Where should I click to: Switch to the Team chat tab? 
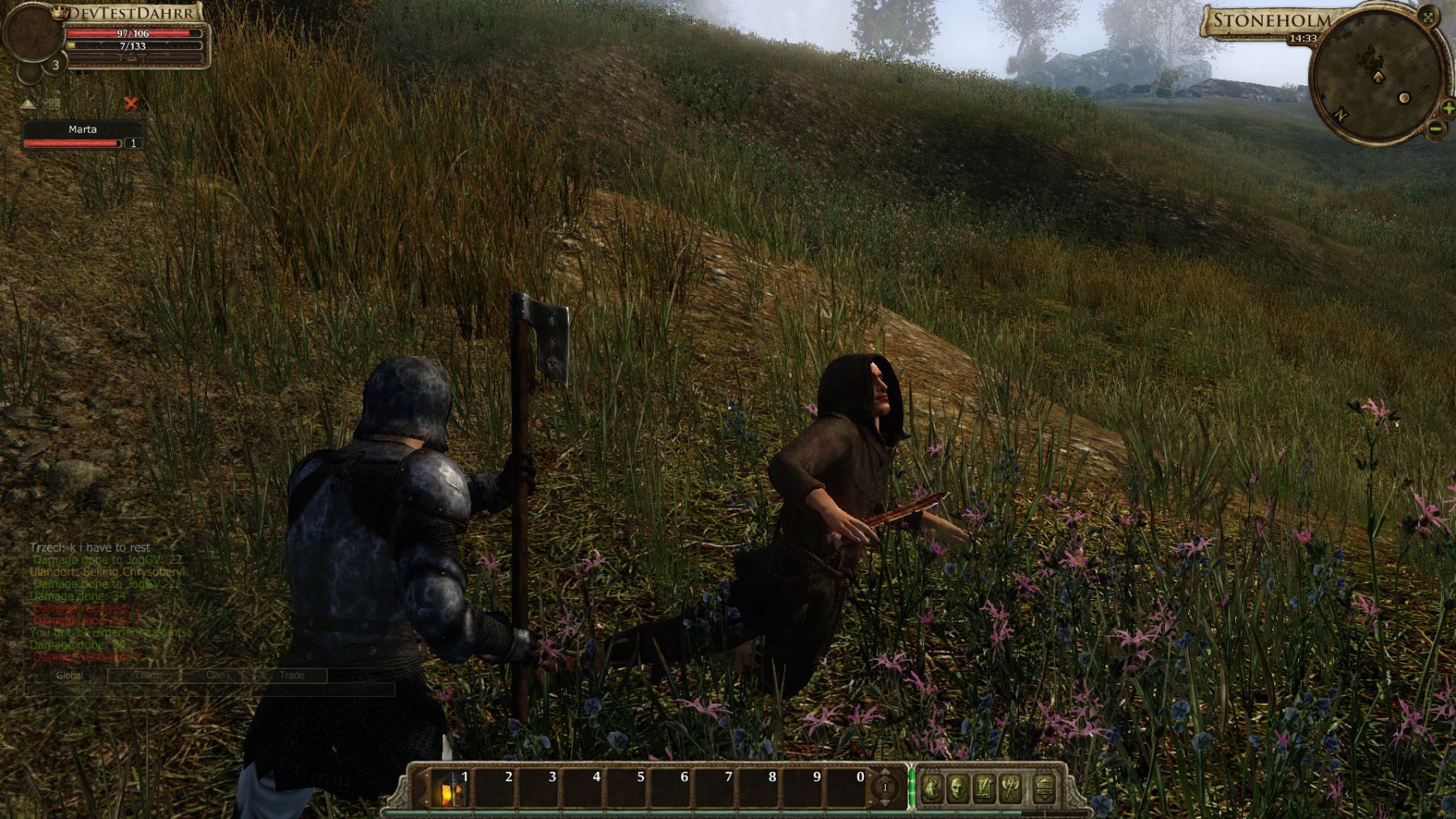tap(146, 675)
